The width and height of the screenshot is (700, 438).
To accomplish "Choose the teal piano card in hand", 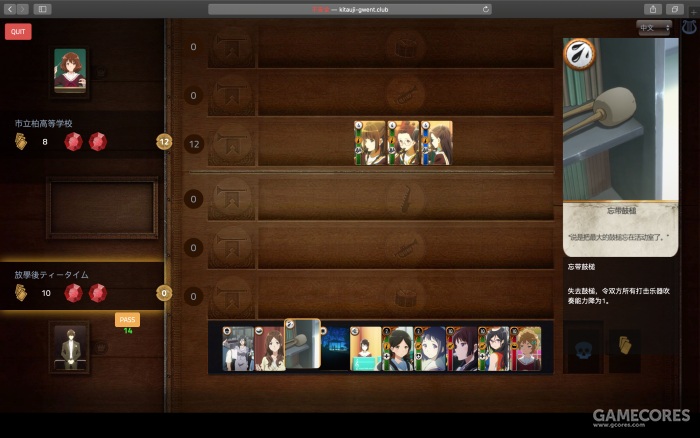I will click(365, 348).
